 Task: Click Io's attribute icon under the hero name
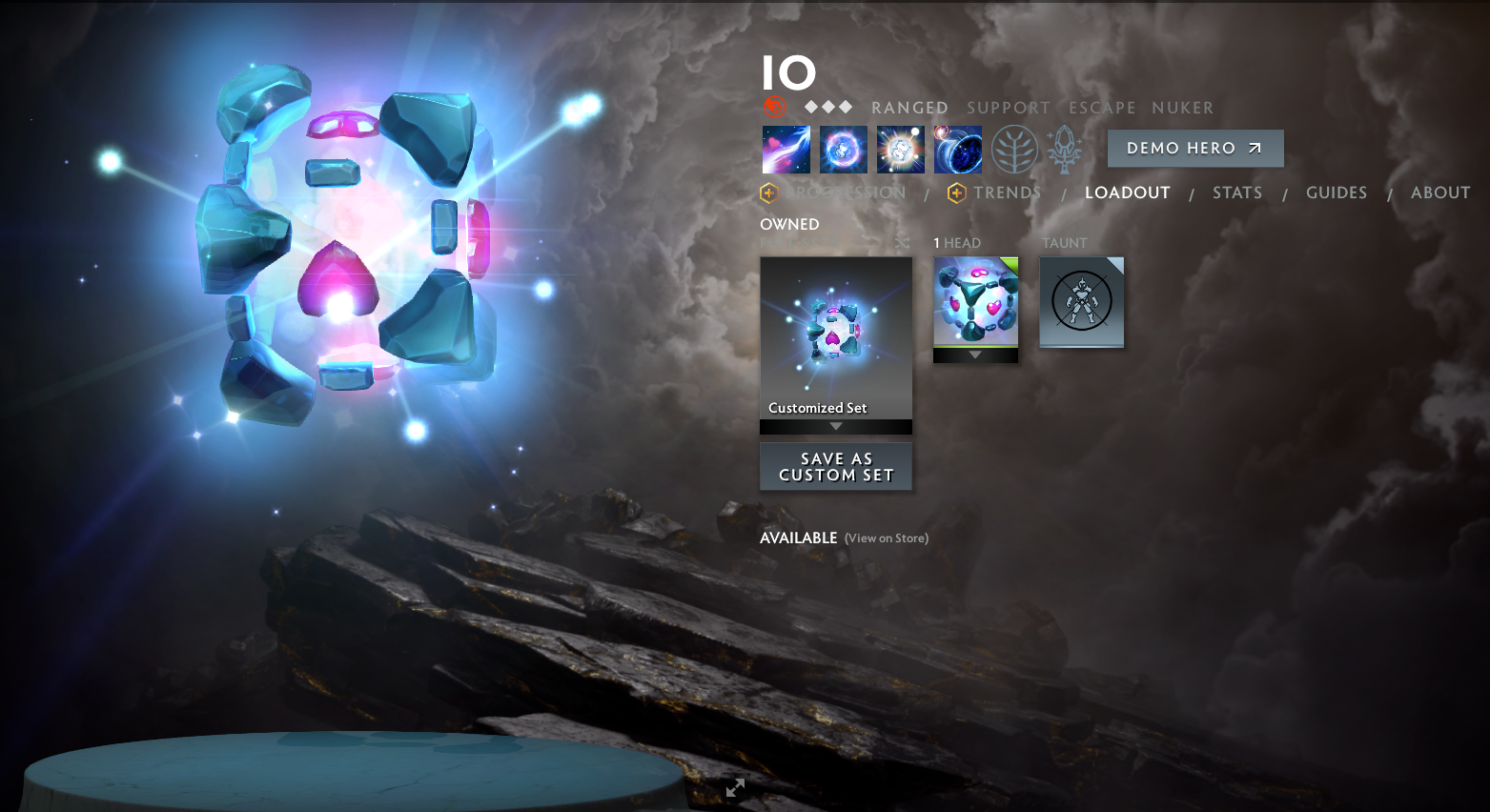[x=776, y=106]
